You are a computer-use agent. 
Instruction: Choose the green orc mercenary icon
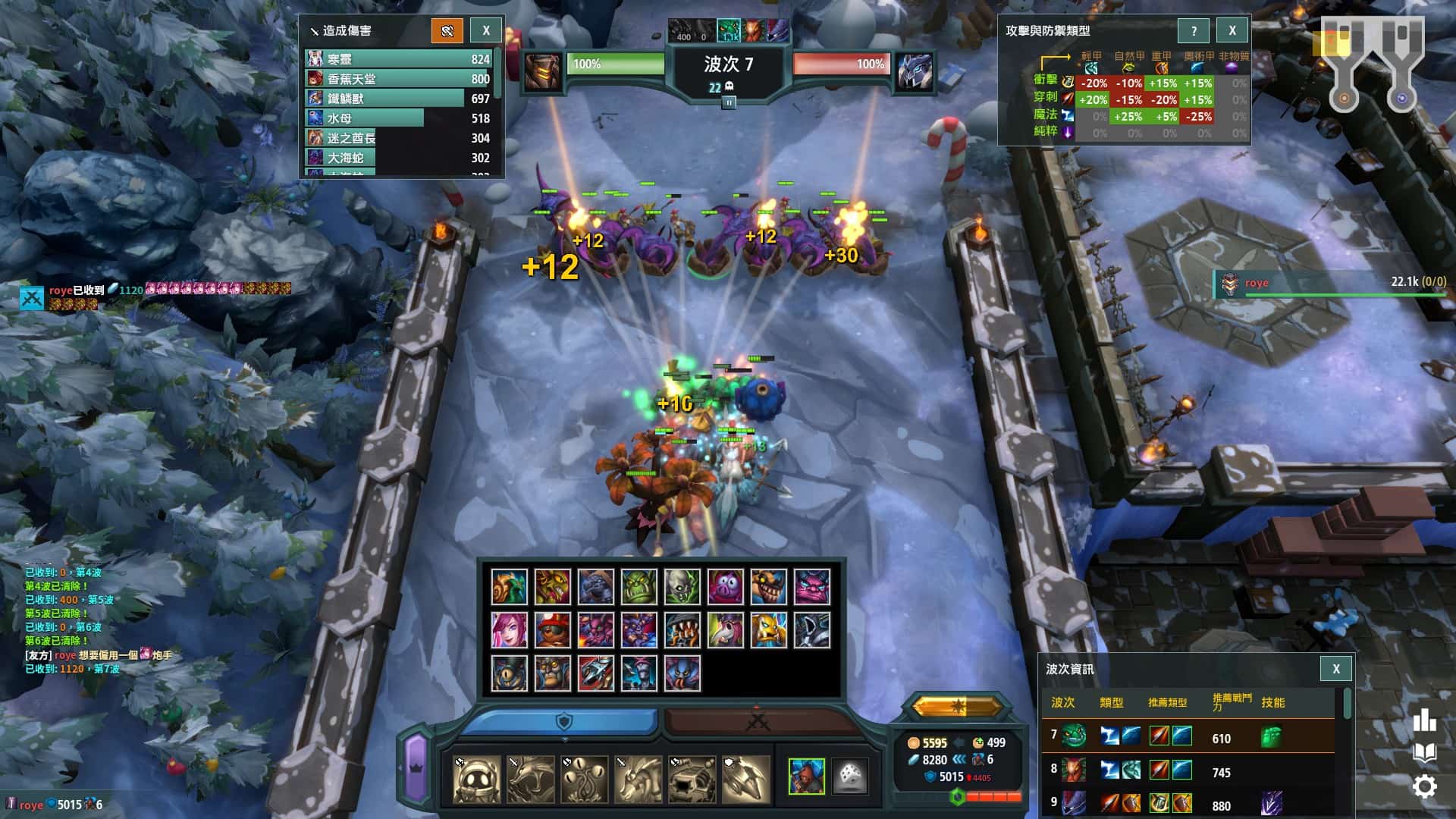(639, 586)
